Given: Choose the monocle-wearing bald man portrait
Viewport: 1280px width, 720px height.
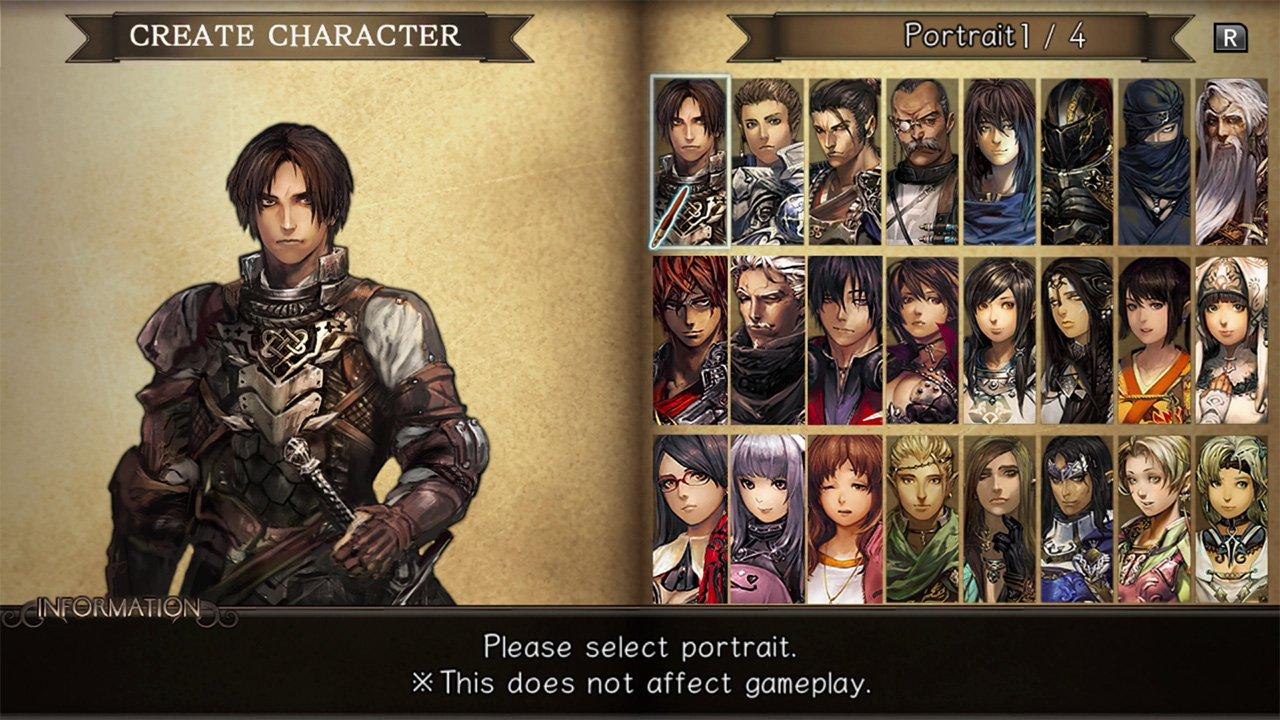Looking at the screenshot, I should 921,160.
